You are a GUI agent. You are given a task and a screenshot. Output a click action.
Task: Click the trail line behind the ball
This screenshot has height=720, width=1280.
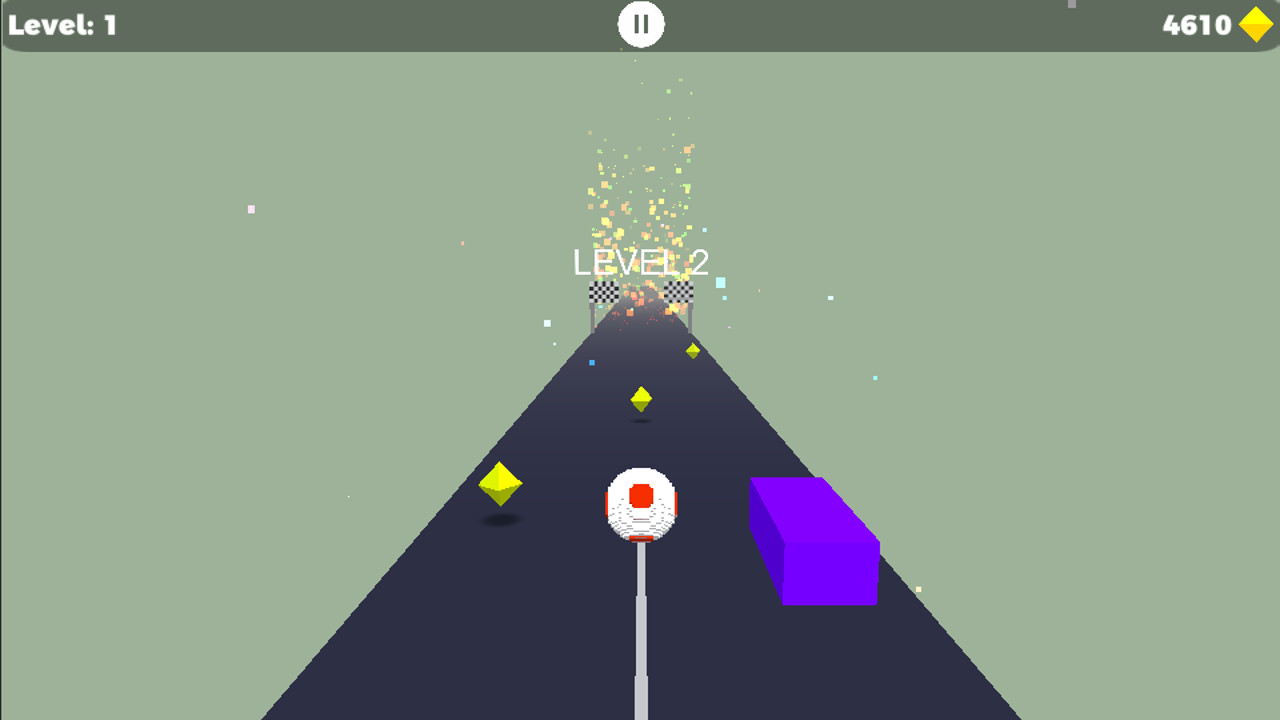point(640,630)
